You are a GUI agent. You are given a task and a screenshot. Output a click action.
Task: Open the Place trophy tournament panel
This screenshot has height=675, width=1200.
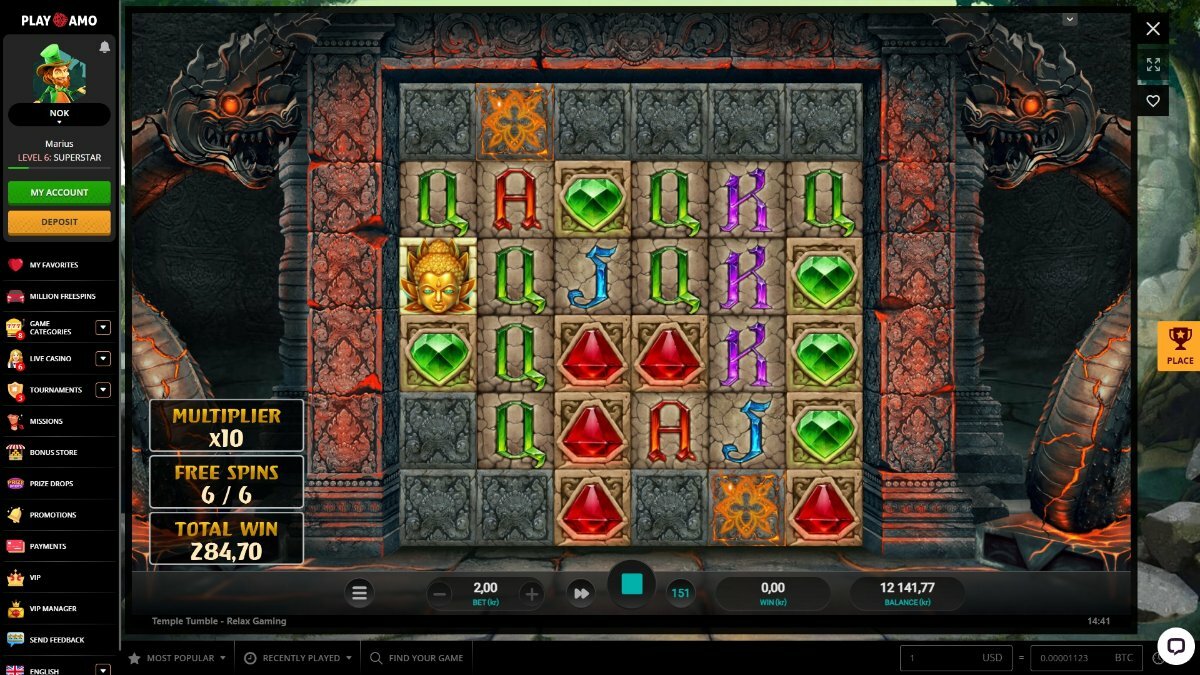pos(1179,346)
